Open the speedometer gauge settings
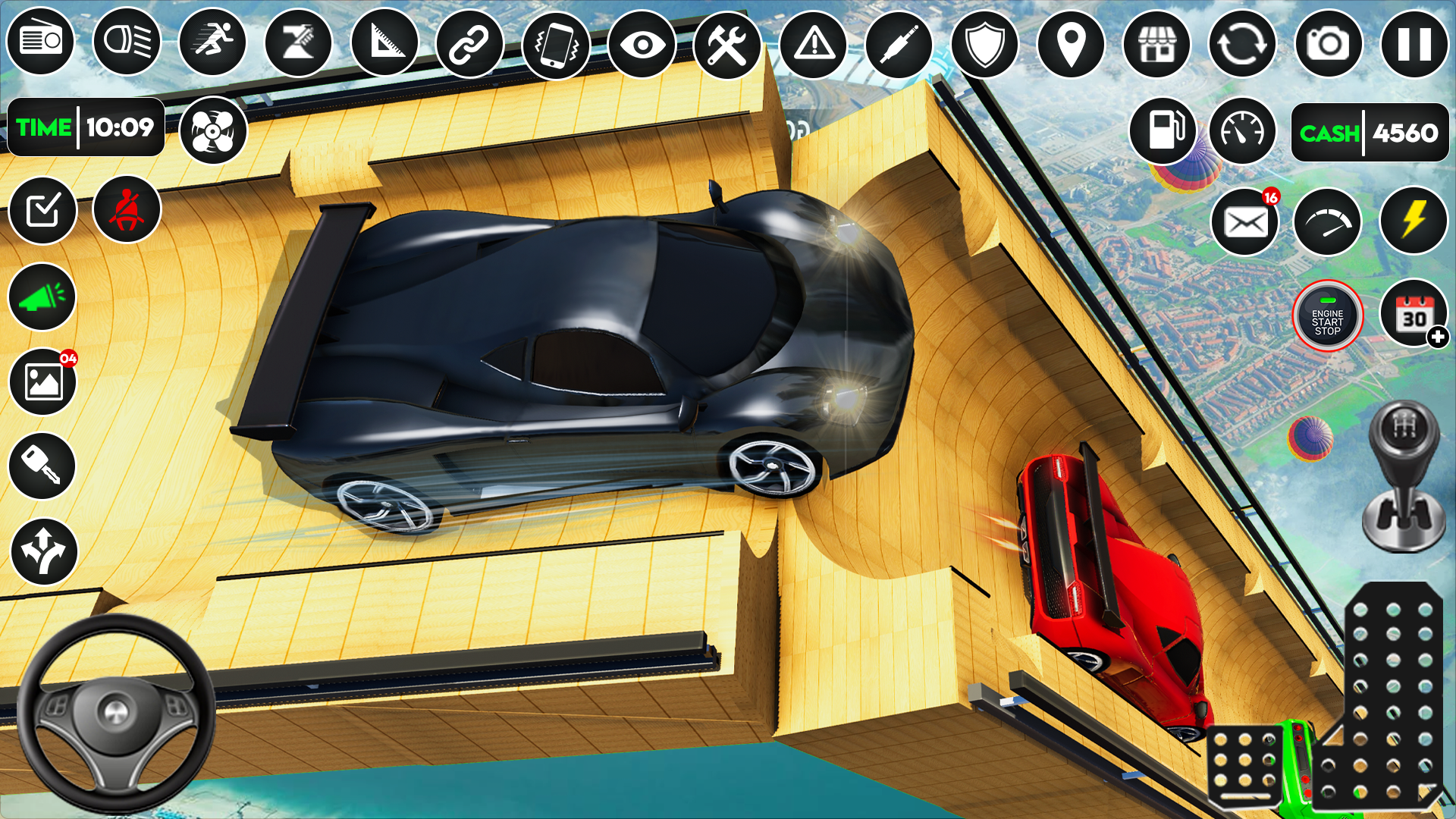Screen dimensions: 1456x819 click(x=1241, y=131)
